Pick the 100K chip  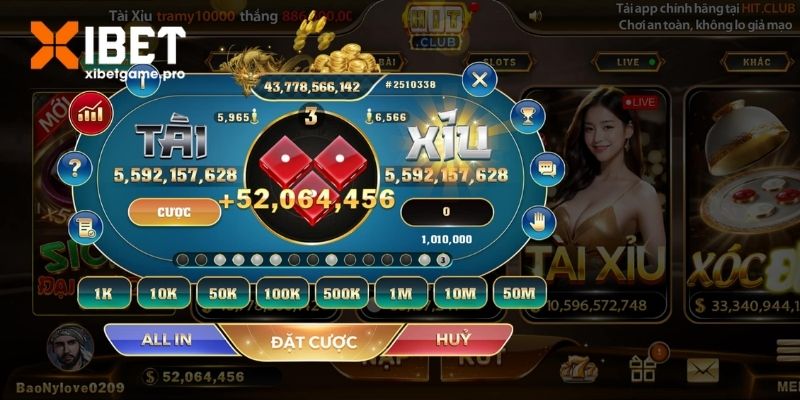[283, 293]
